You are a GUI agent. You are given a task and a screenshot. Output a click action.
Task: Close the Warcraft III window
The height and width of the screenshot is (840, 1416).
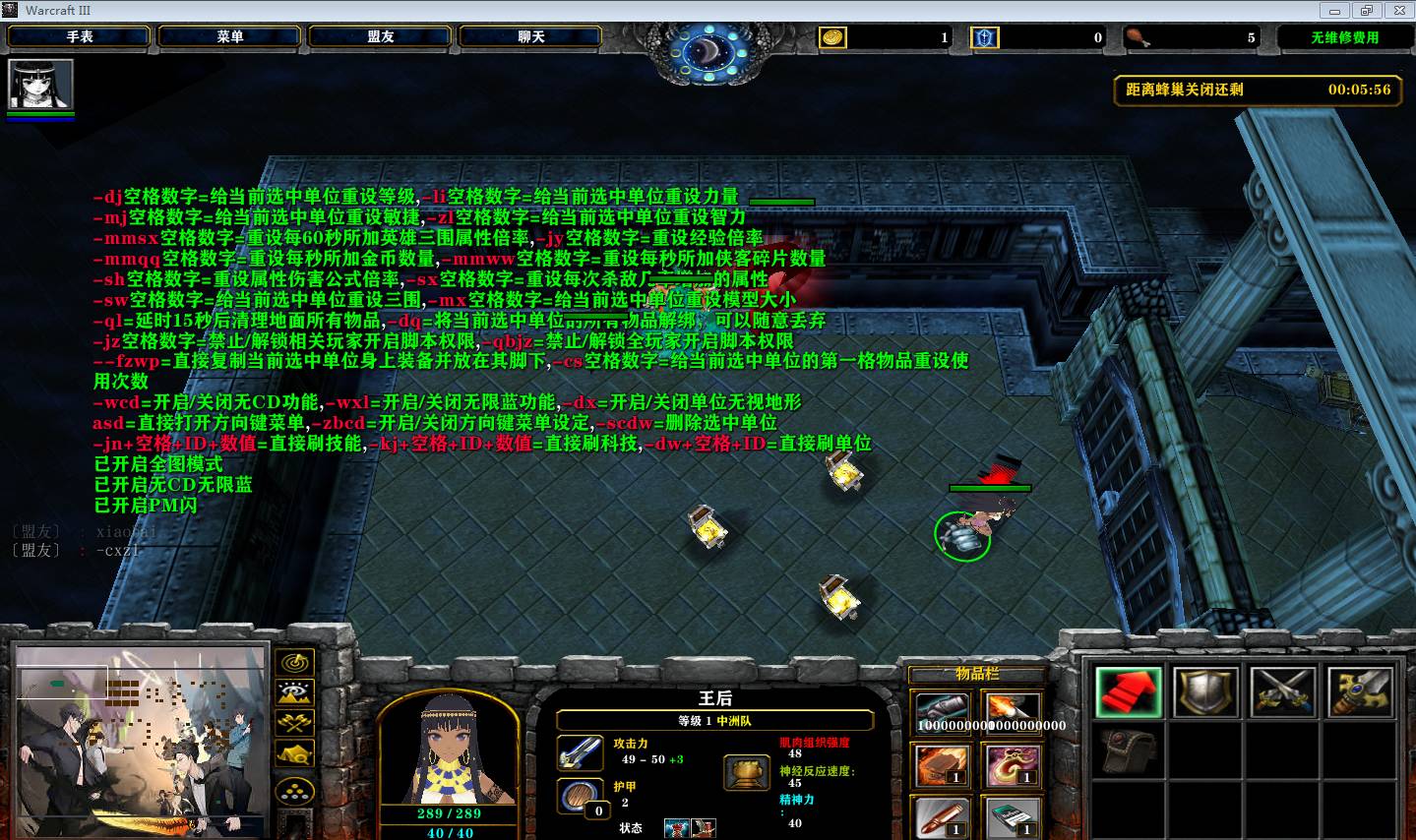1397,10
